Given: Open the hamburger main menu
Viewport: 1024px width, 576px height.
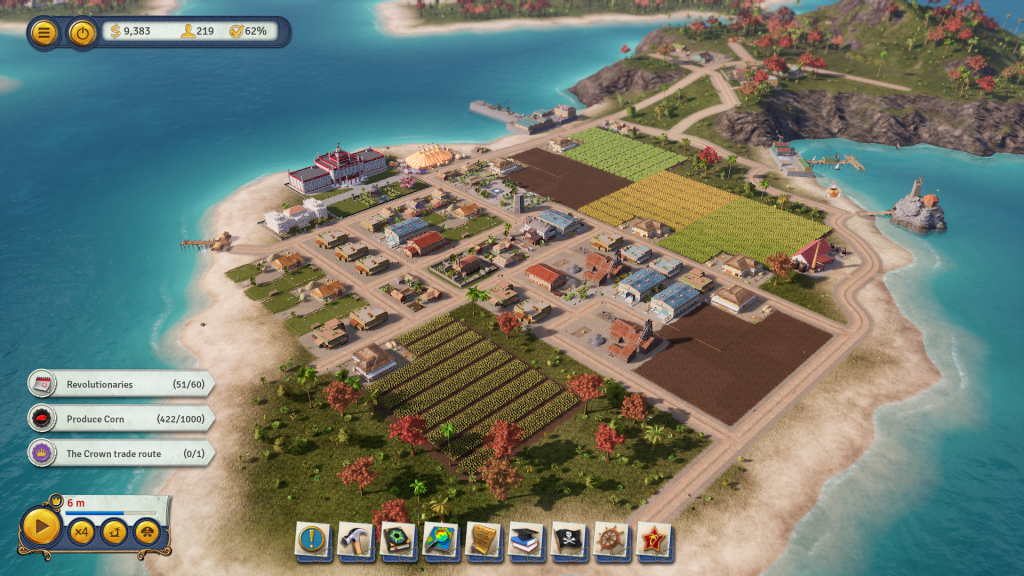Looking at the screenshot, I should 44,32.
